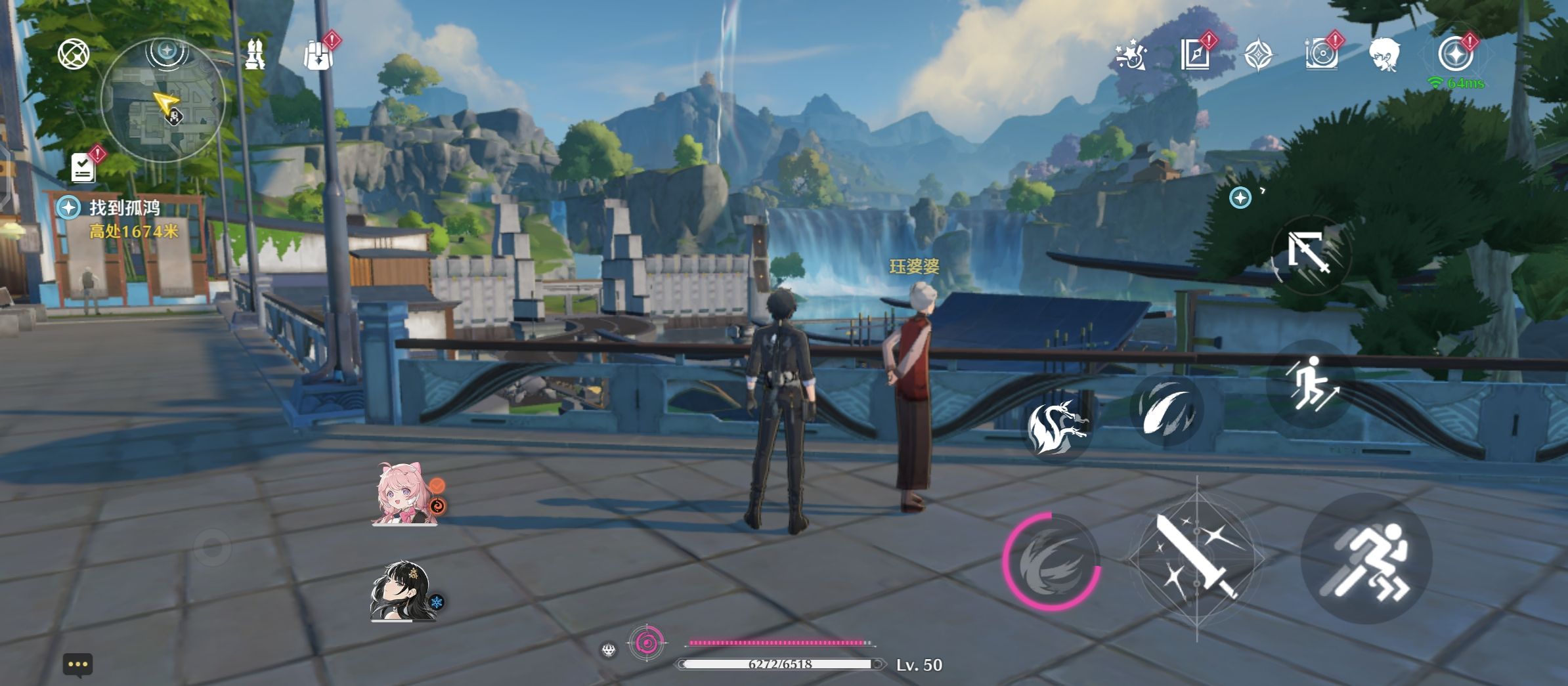The width and height of the screenshot is (1568, 686).
Task: Tap the chess pieces icon
Action: pos(255,54)
